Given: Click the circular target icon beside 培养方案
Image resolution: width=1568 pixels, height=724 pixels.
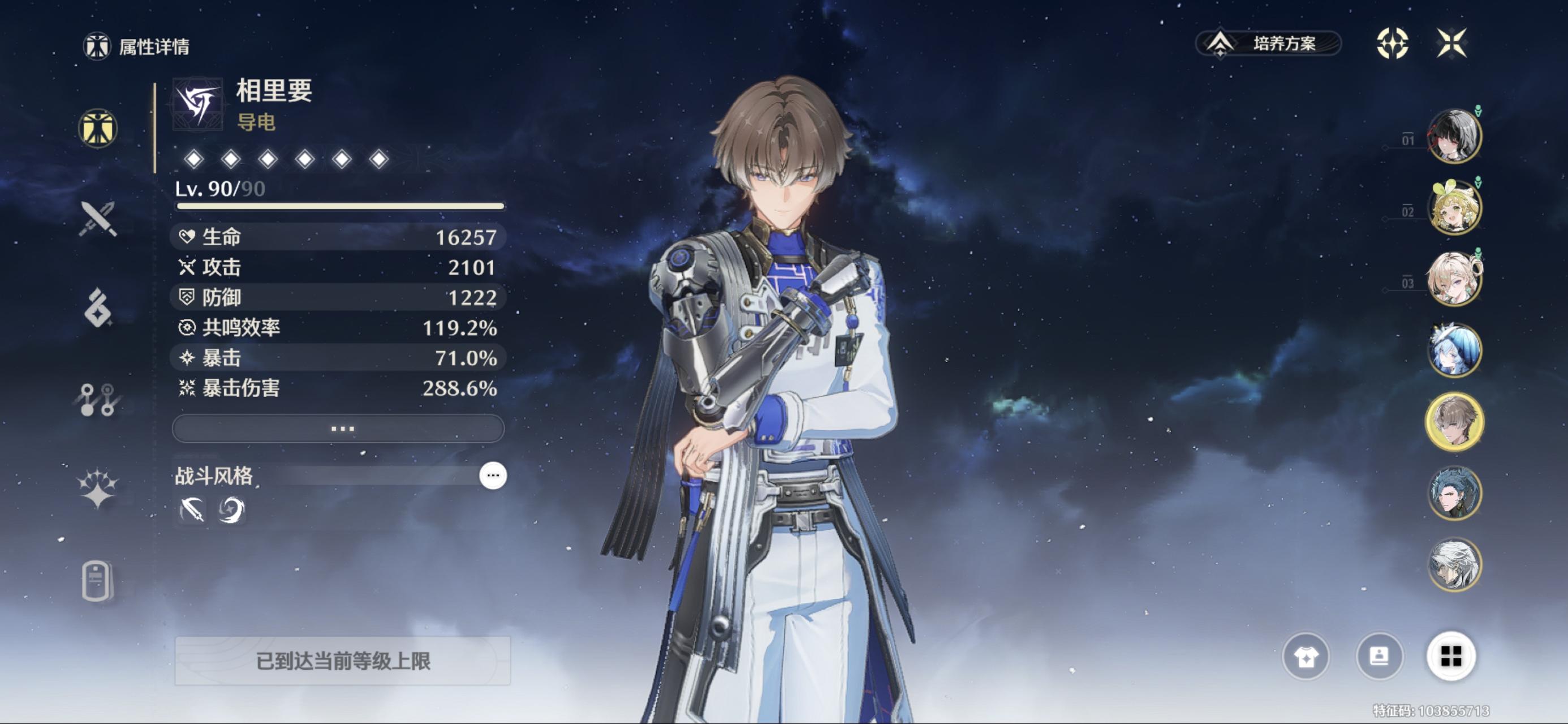Looking at the screenshot, I should (x=1392, y=43).
